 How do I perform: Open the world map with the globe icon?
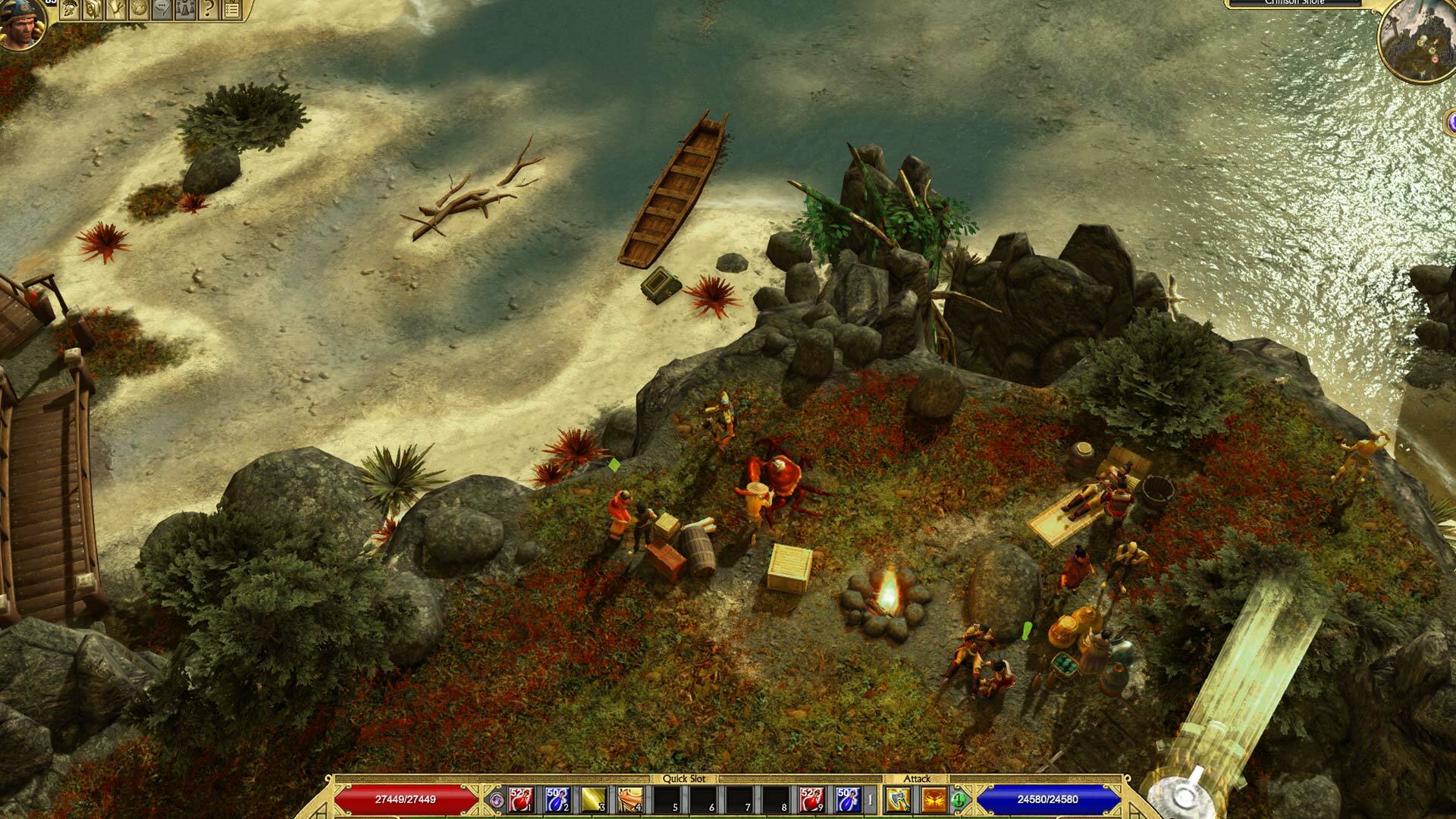tap(140, 11)
